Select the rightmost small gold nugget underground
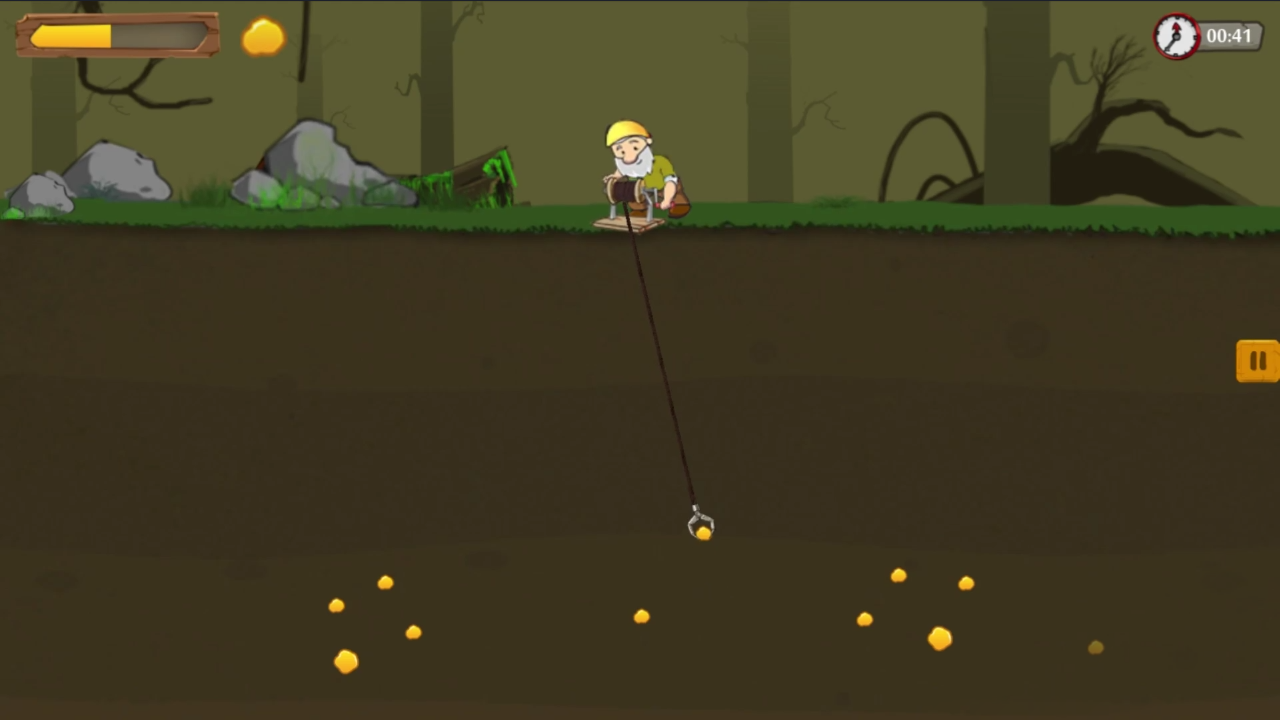This screenshot has height=720, width=1280. [x=1095, y=648]
